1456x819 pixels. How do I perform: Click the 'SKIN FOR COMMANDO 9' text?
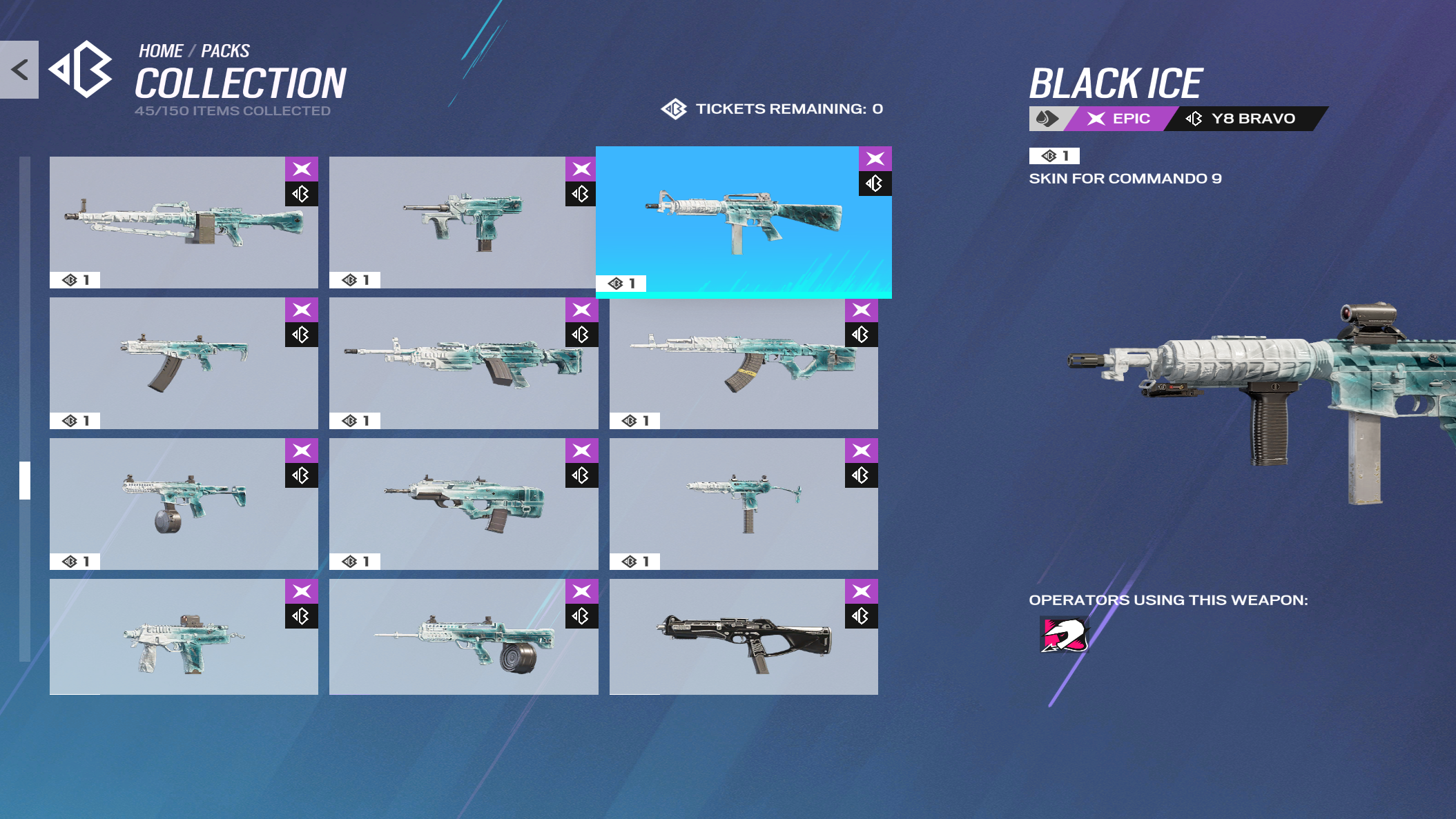click(1125, 177)
